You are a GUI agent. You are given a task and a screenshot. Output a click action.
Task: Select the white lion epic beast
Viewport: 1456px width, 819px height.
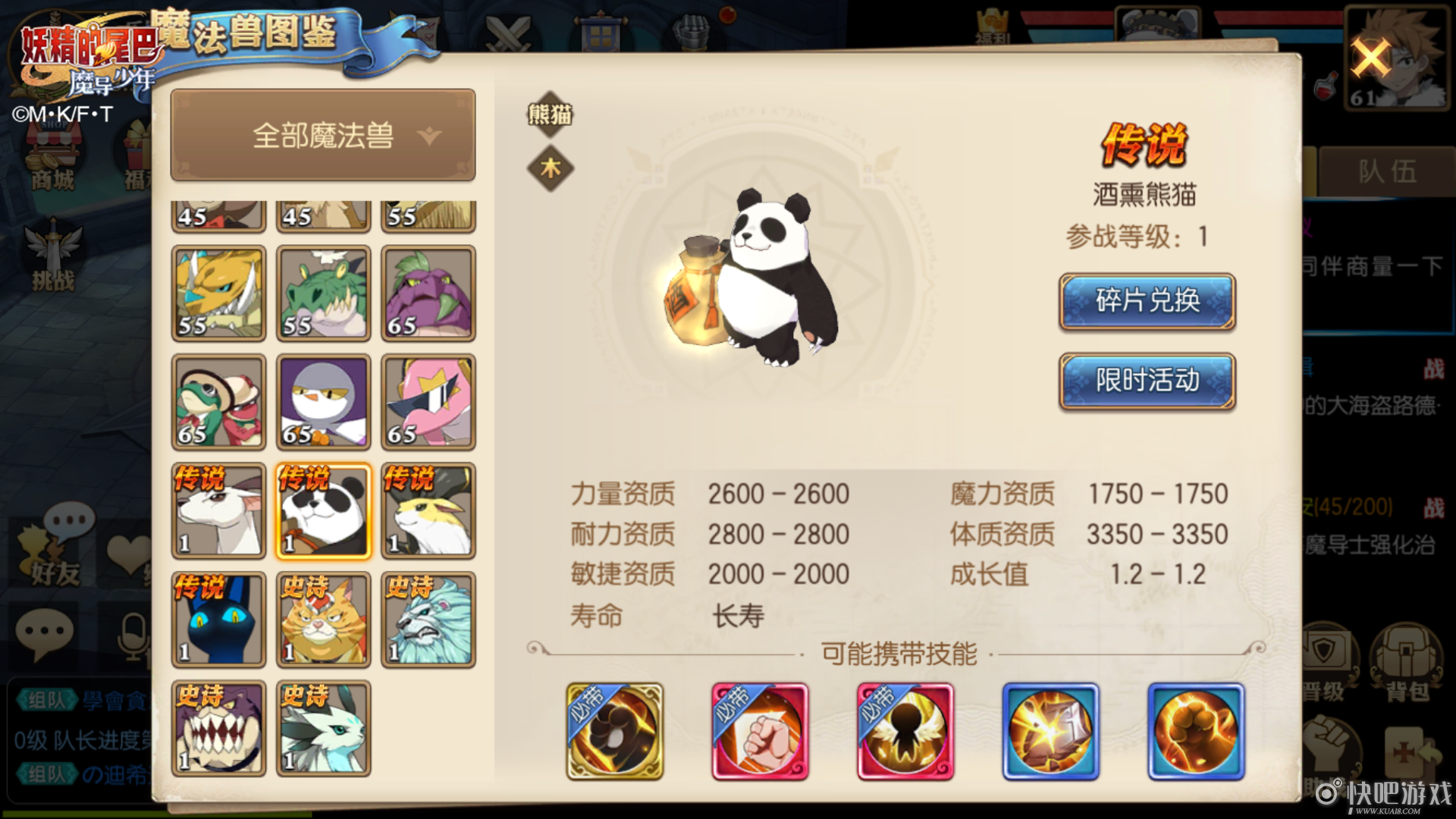[428, 620]
